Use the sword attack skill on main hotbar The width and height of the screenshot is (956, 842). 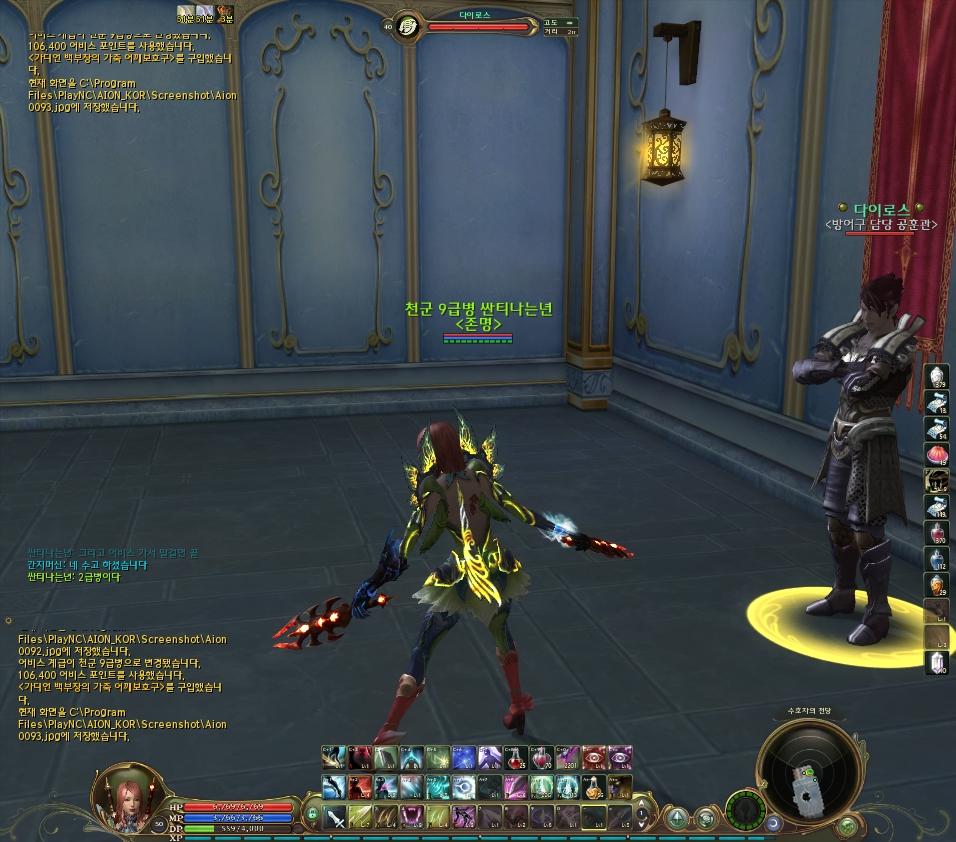click(336, 816)
